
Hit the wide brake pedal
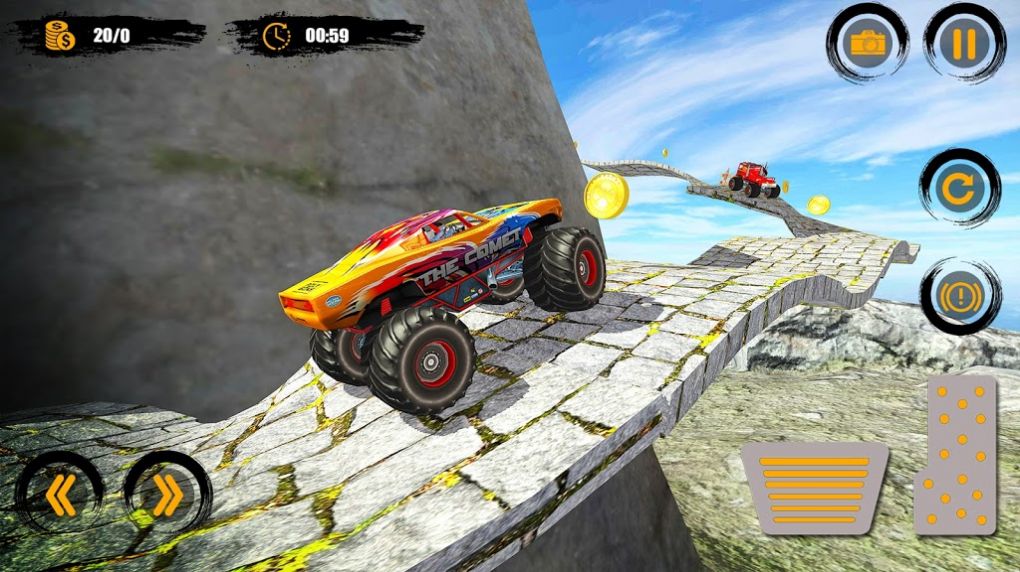pos(814,487)
